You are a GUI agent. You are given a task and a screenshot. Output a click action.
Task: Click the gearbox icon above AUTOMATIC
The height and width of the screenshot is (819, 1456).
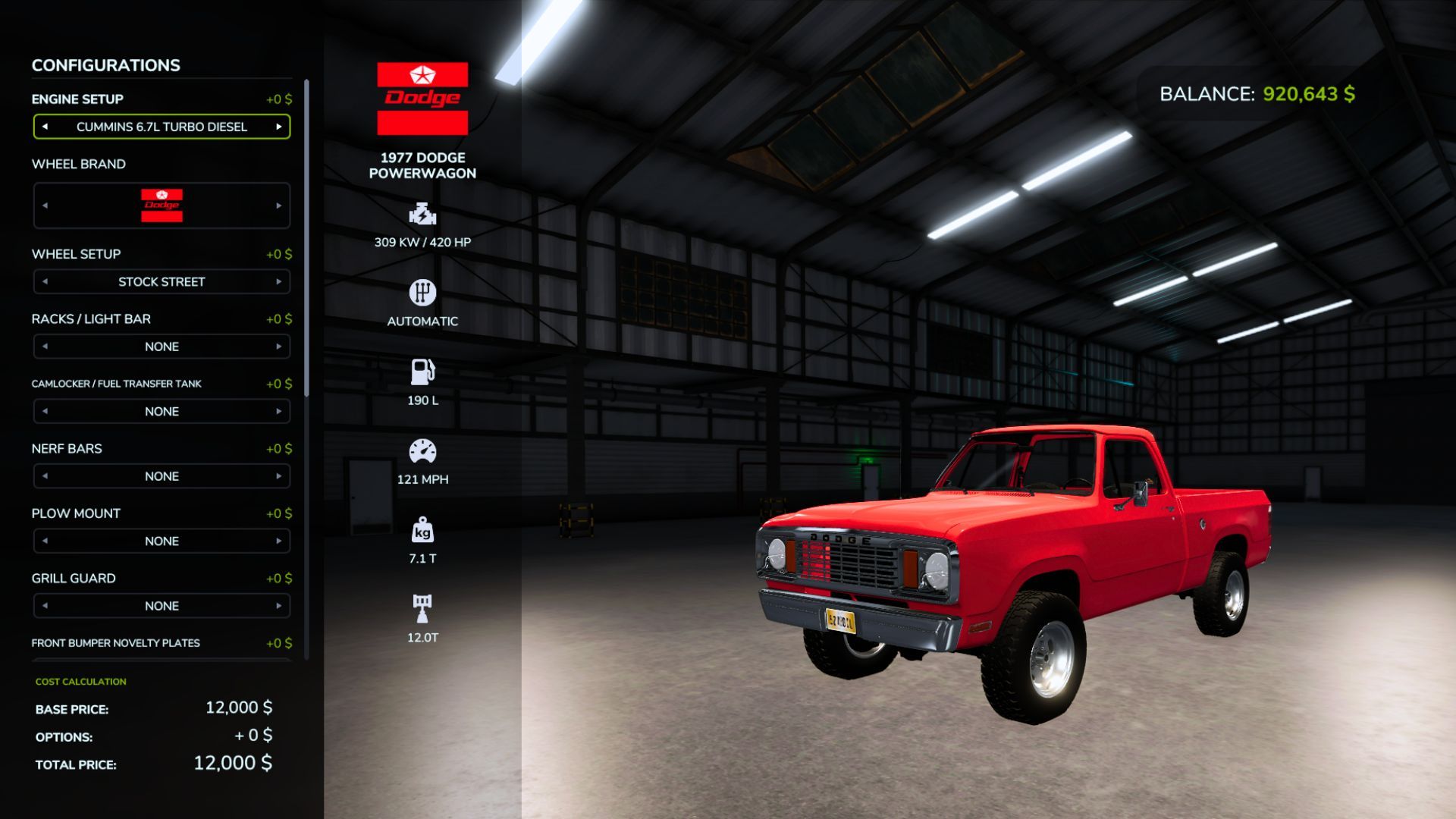coord(422,293)
